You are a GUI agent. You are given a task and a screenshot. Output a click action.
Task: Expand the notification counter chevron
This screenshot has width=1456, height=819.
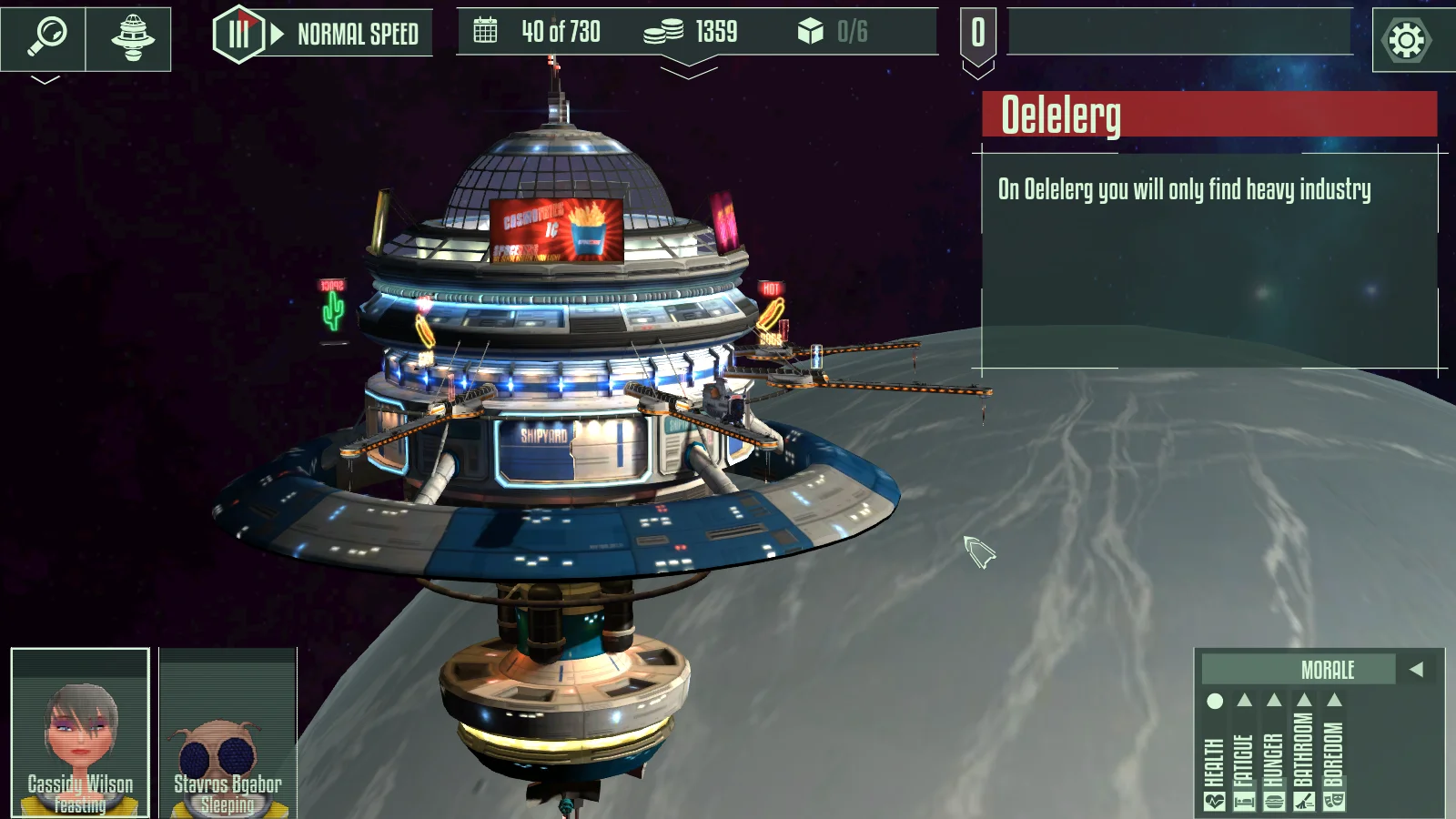[x=977, y=69]
